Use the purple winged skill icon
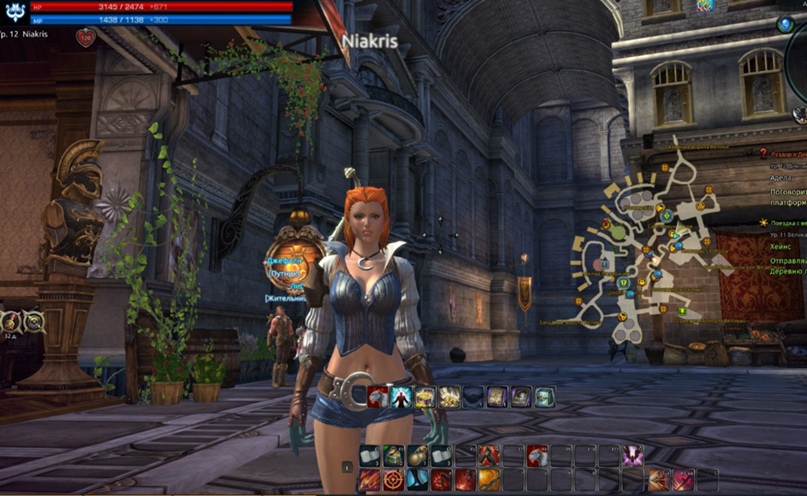 point(632,456)
